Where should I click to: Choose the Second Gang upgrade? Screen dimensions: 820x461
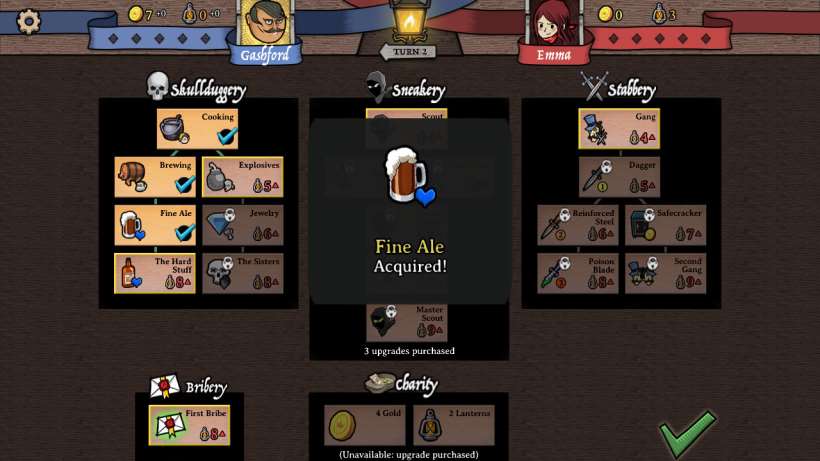665,273
